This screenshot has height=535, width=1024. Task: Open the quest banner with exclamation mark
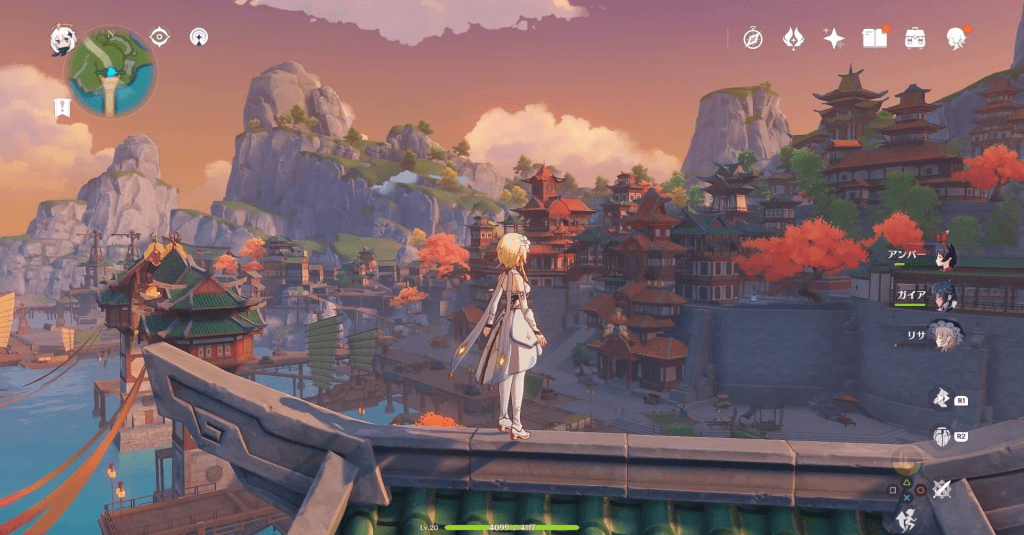(61, 107)
